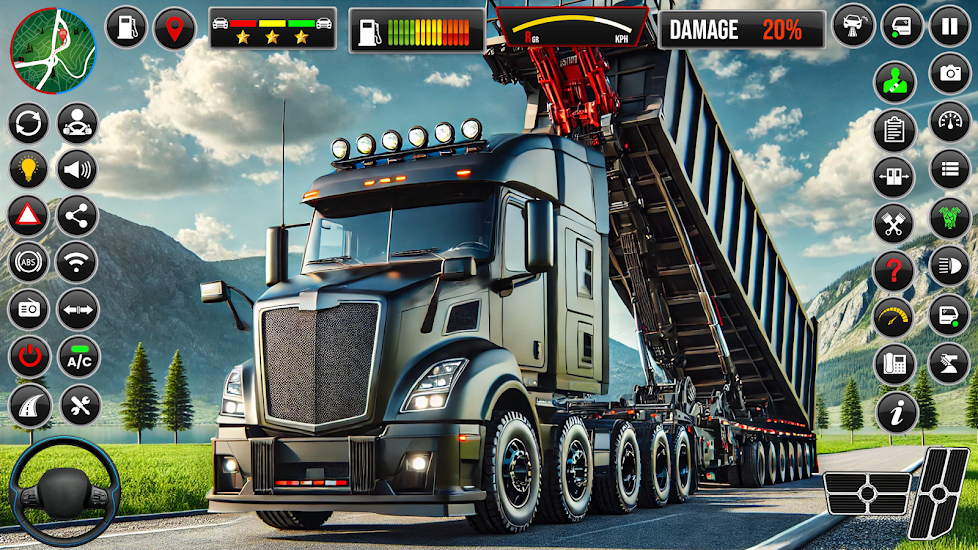978x550 pixels.
Task: Tap the fuel pump button
Action: (126, 27)
